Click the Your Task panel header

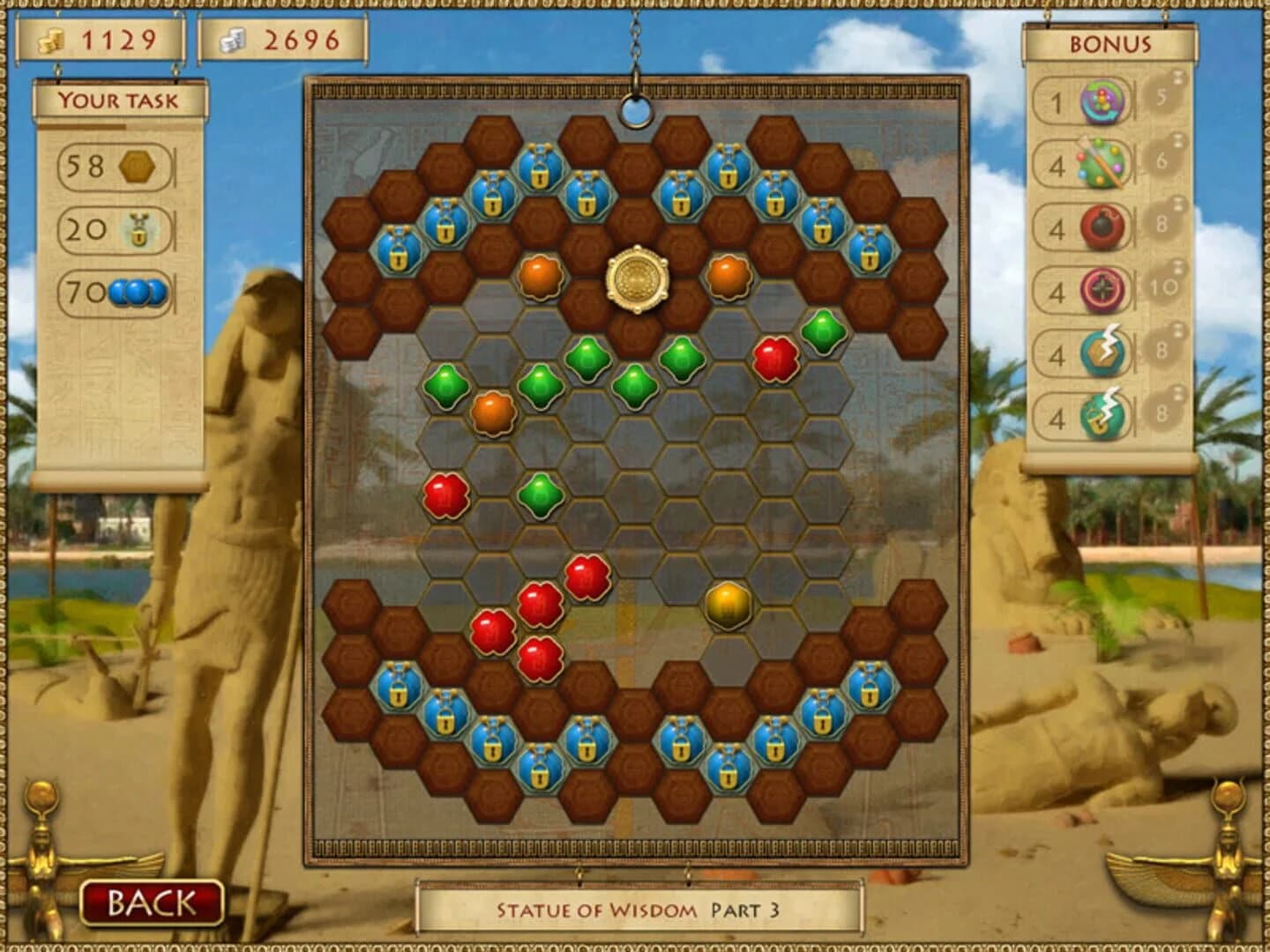tap(117, 100)
